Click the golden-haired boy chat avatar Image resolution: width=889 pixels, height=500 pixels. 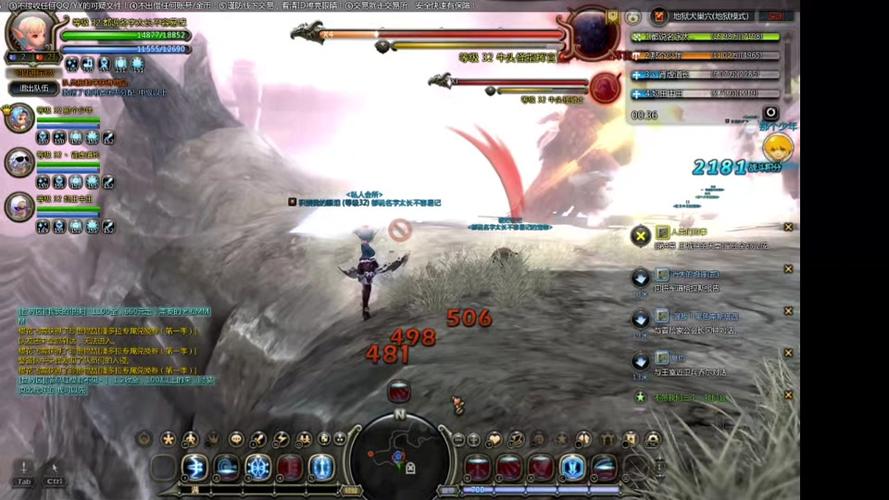pos(779,148)
